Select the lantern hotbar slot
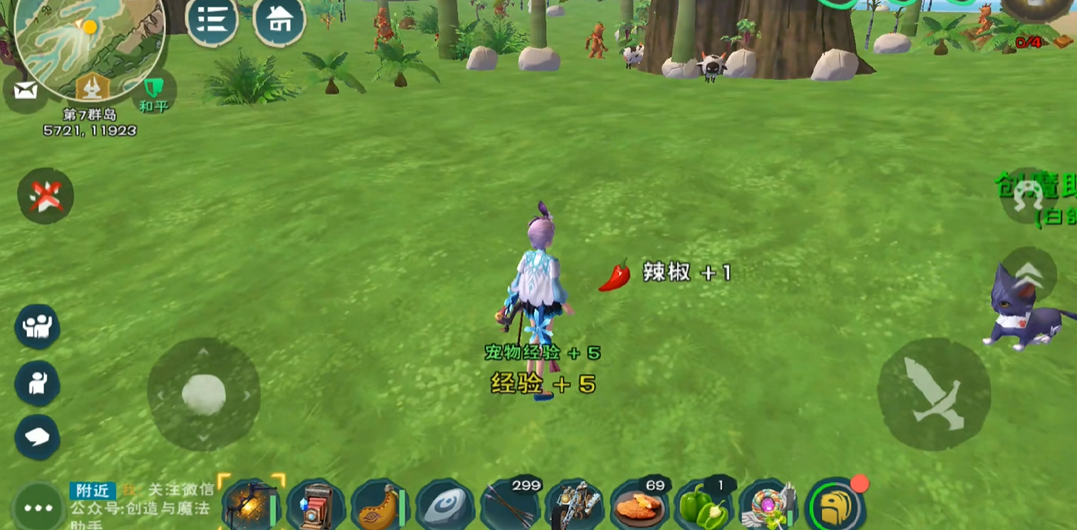 click(x=250, y=505)
